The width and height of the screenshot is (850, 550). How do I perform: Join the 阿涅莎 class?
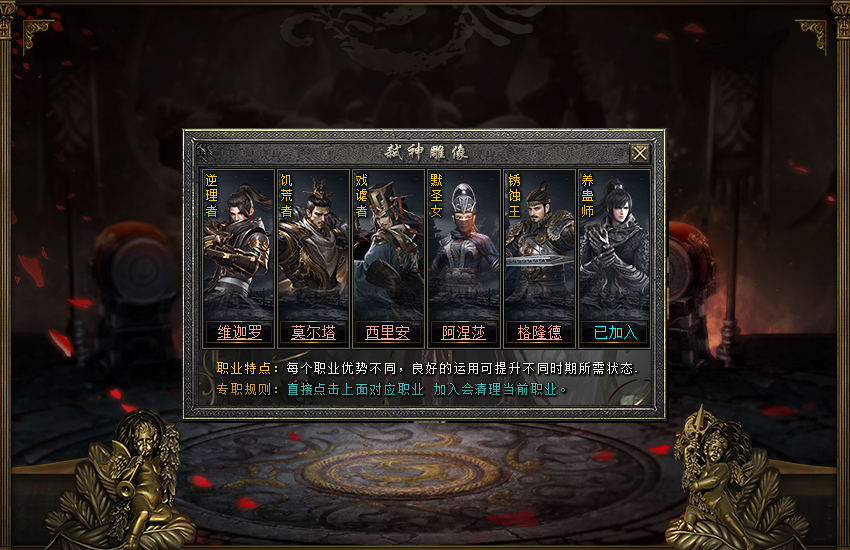coord(464,332)
